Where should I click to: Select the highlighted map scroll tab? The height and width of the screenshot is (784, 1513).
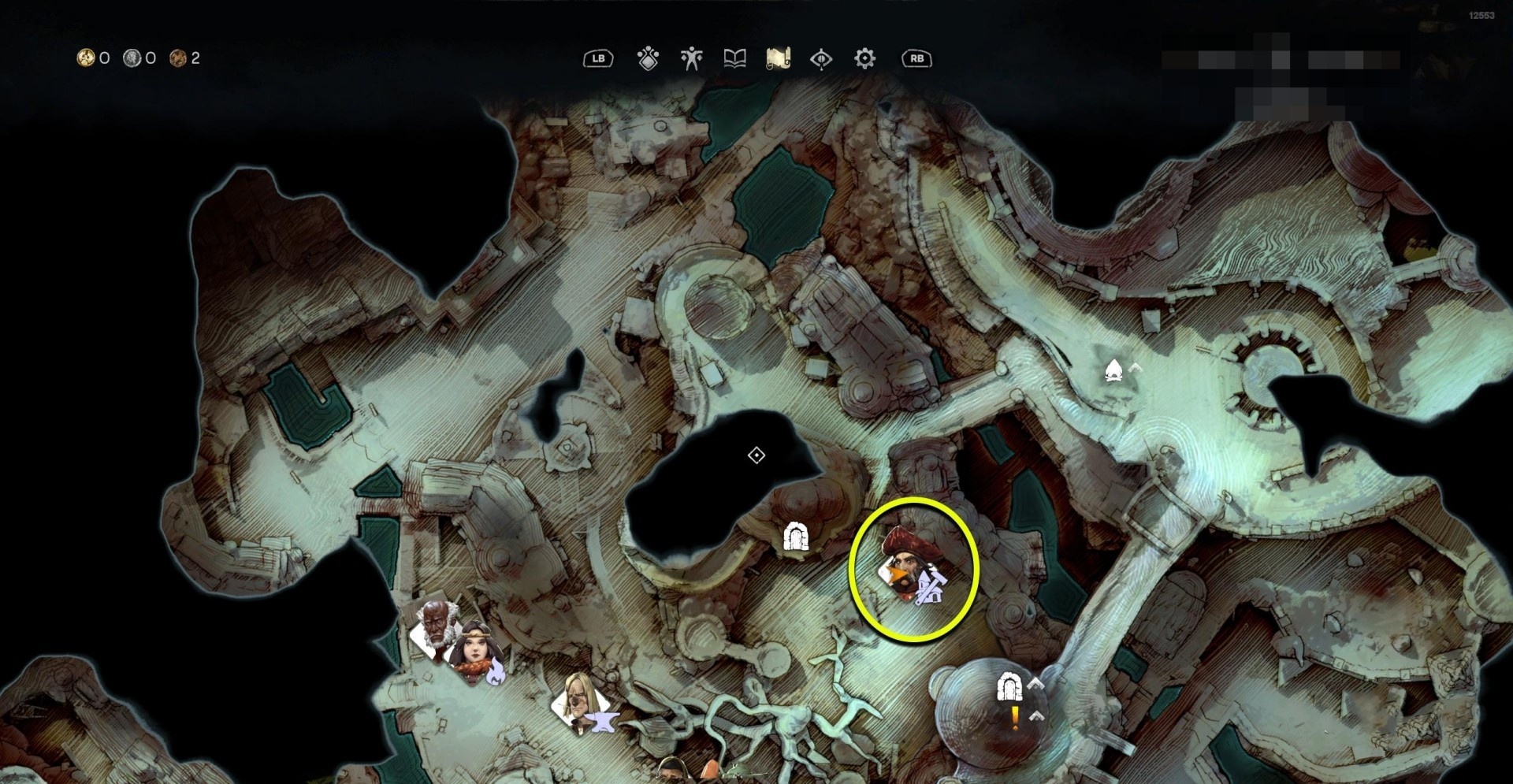pyautogui.click(x=778, y=58)
